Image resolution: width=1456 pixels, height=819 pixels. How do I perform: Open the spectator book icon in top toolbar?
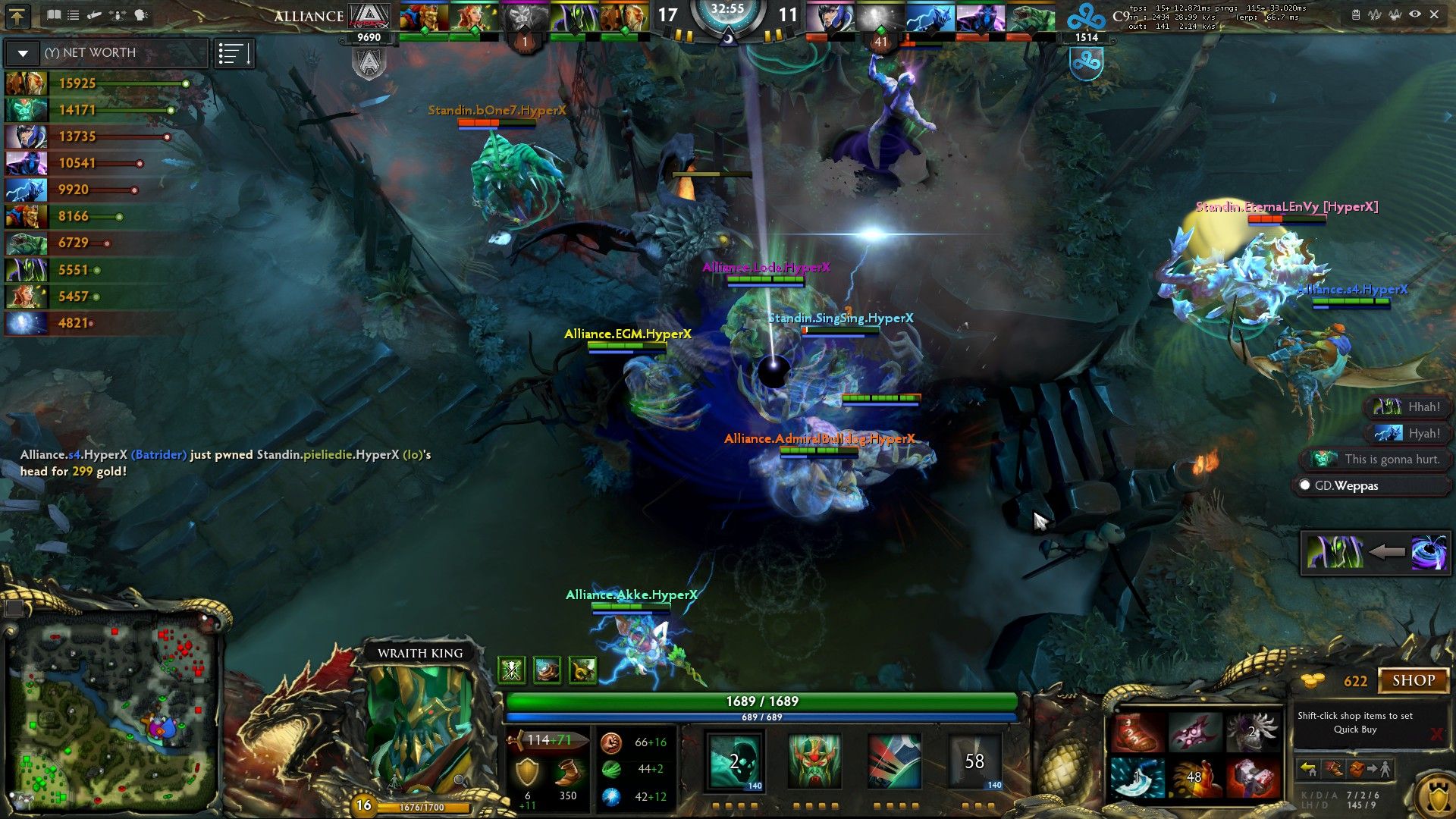pyautogui.click(x=54, y=15)
